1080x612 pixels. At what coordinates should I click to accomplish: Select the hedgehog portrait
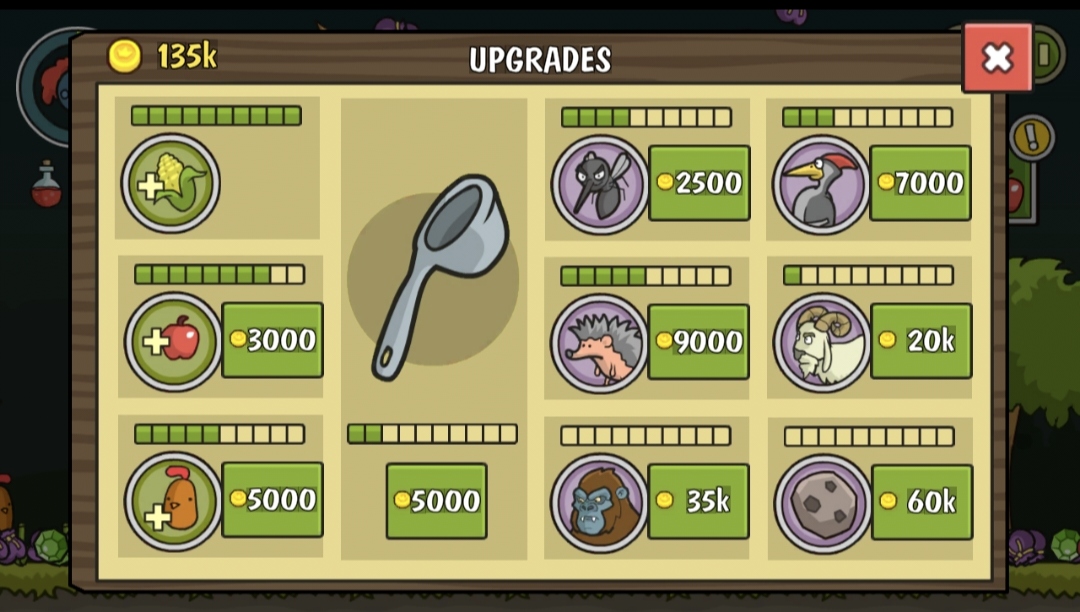600,343
